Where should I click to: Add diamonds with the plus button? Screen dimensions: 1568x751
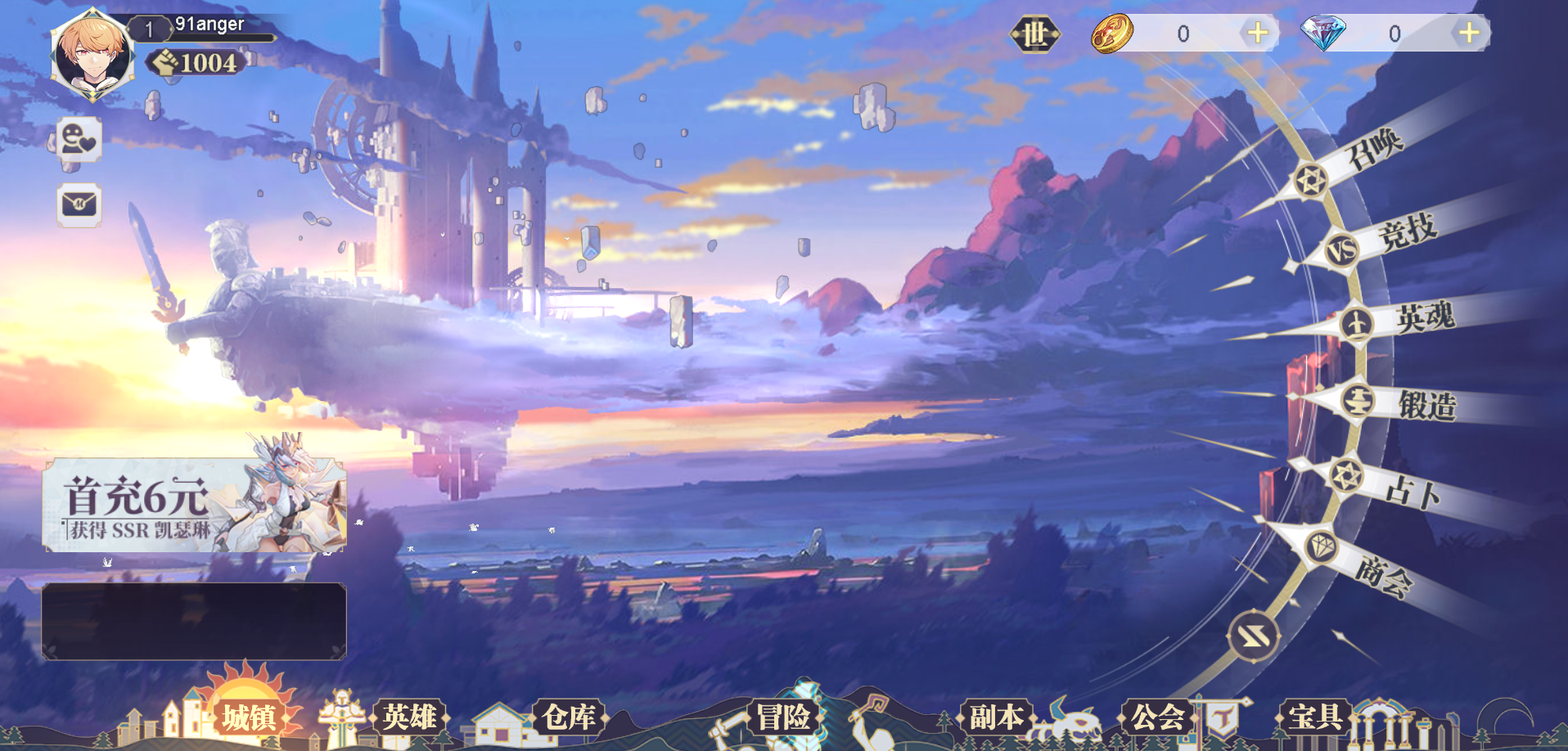[x=1469, y=34]
